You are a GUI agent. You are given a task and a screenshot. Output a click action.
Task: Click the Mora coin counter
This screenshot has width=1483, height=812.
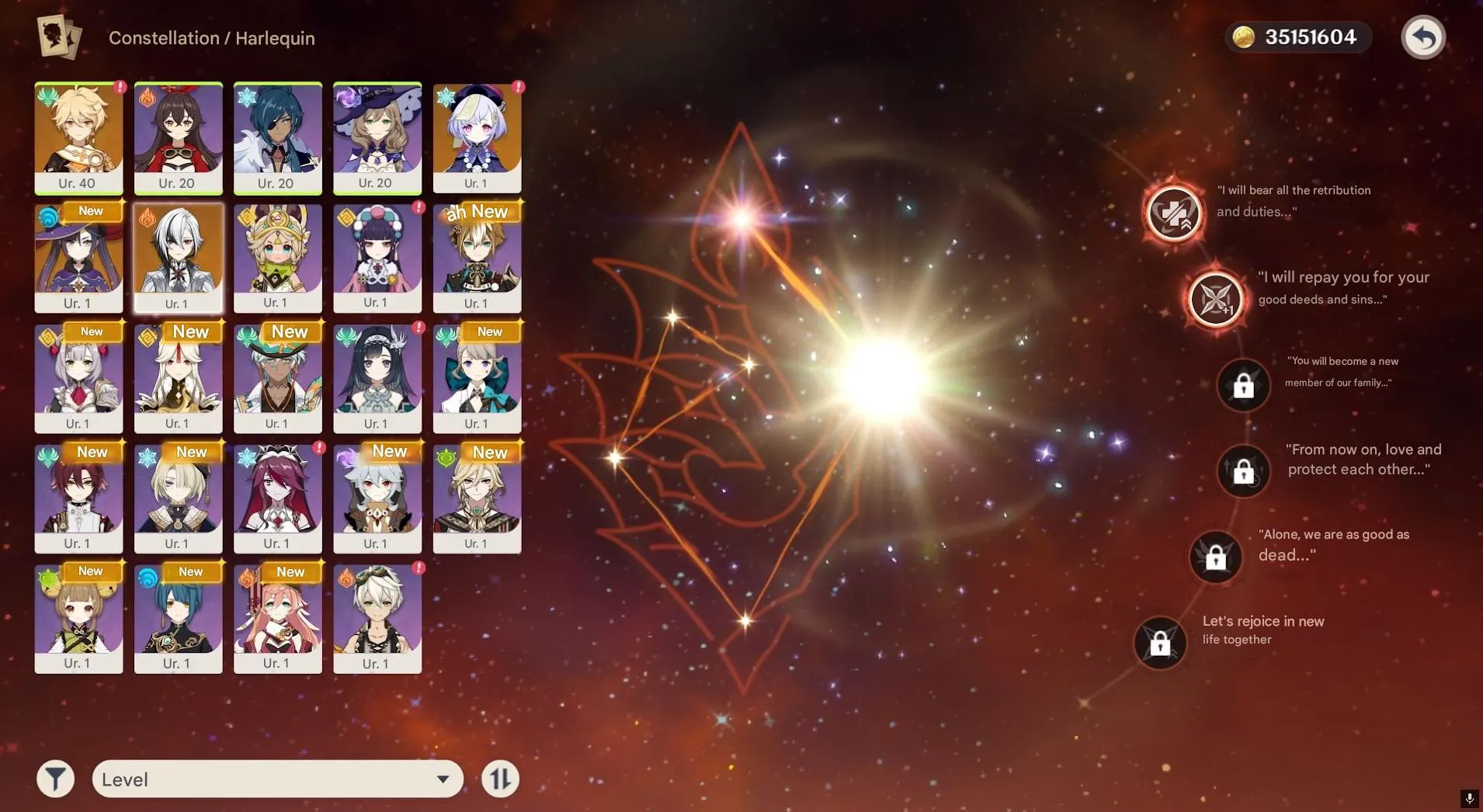[x=1297, y=36]
